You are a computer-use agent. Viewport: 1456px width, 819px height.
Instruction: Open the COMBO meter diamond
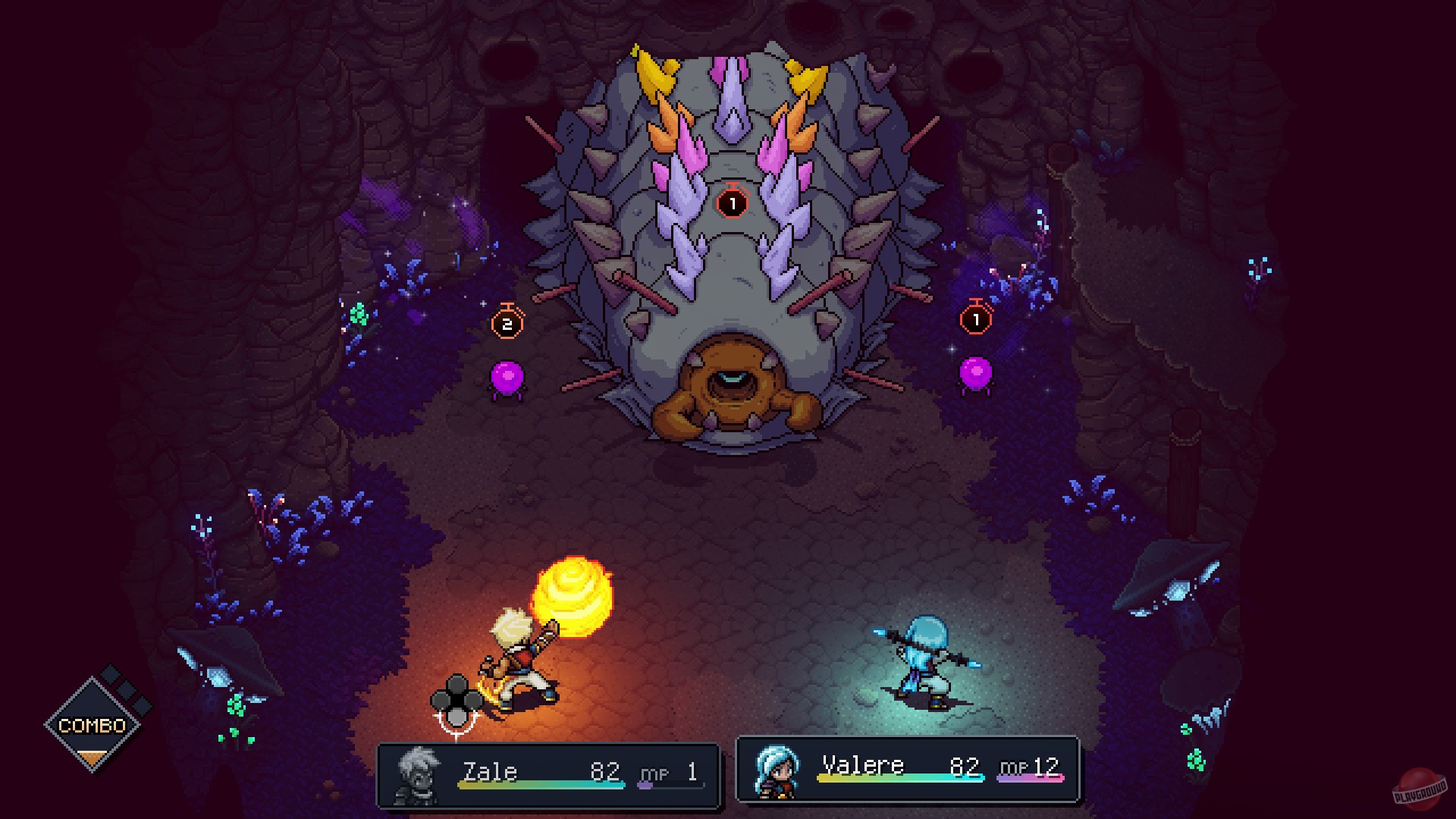tap(93, 724)
